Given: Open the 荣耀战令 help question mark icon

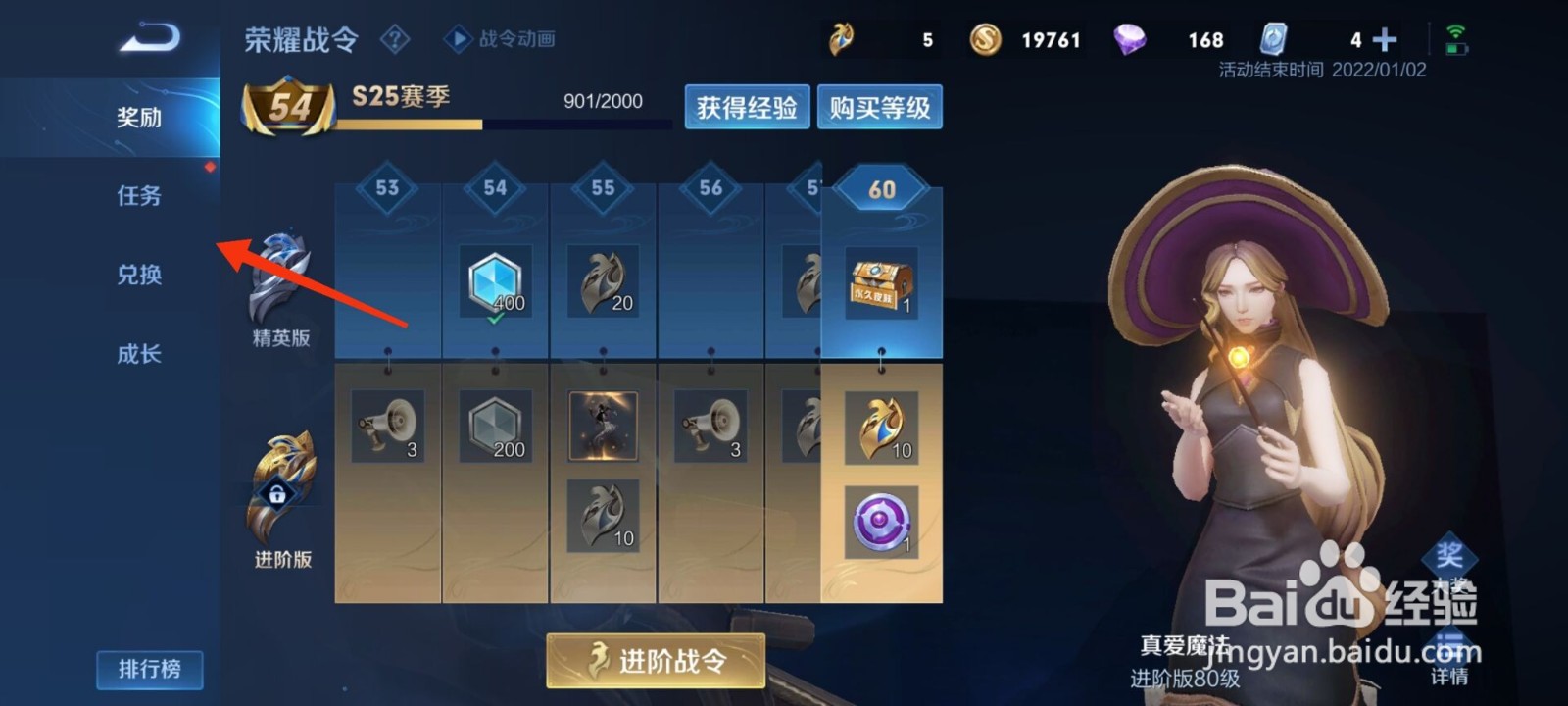Looking at the screenshot, I should click(x=396, y=39).
